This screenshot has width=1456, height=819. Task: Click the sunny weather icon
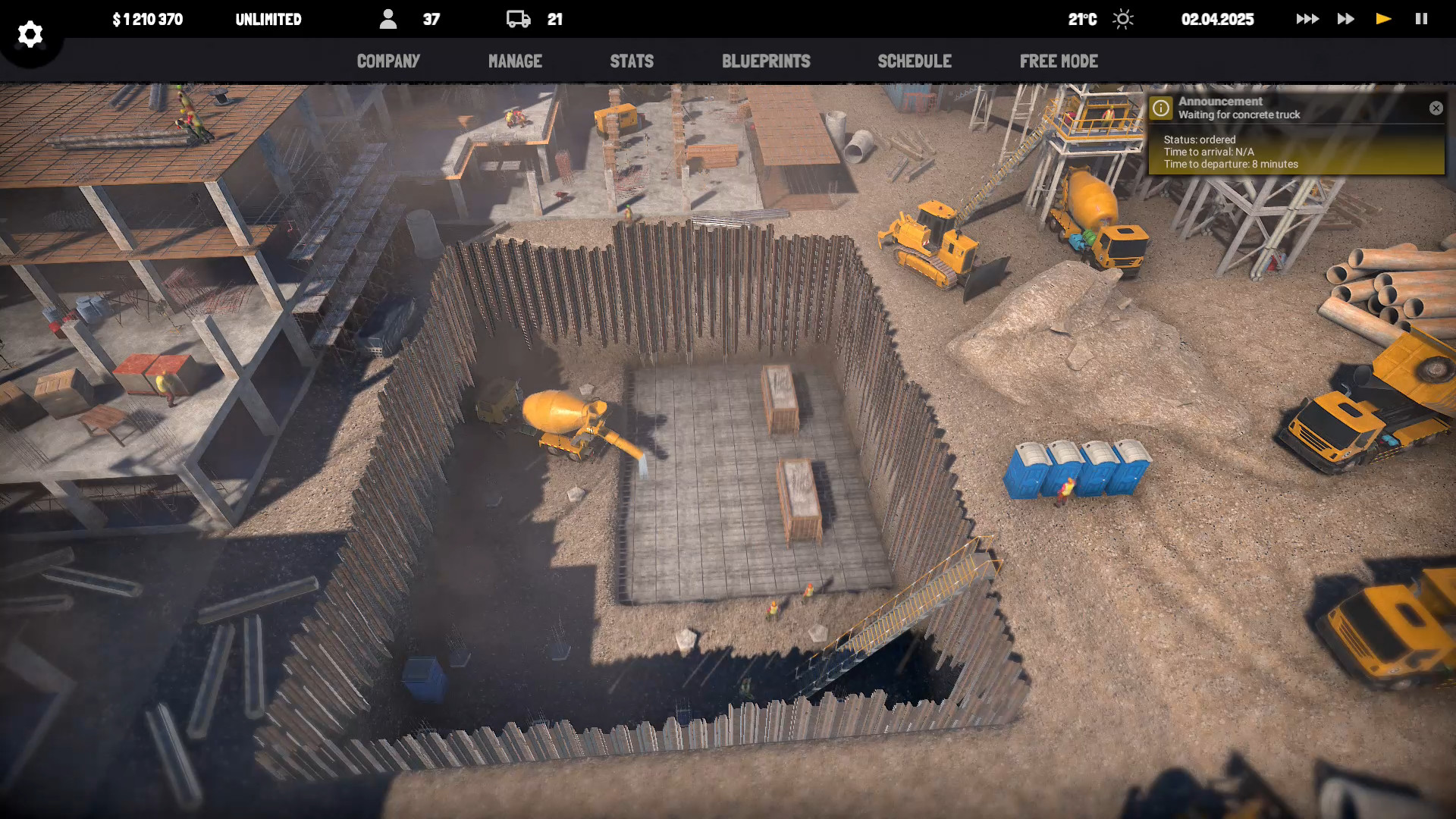coord(1122,19)
